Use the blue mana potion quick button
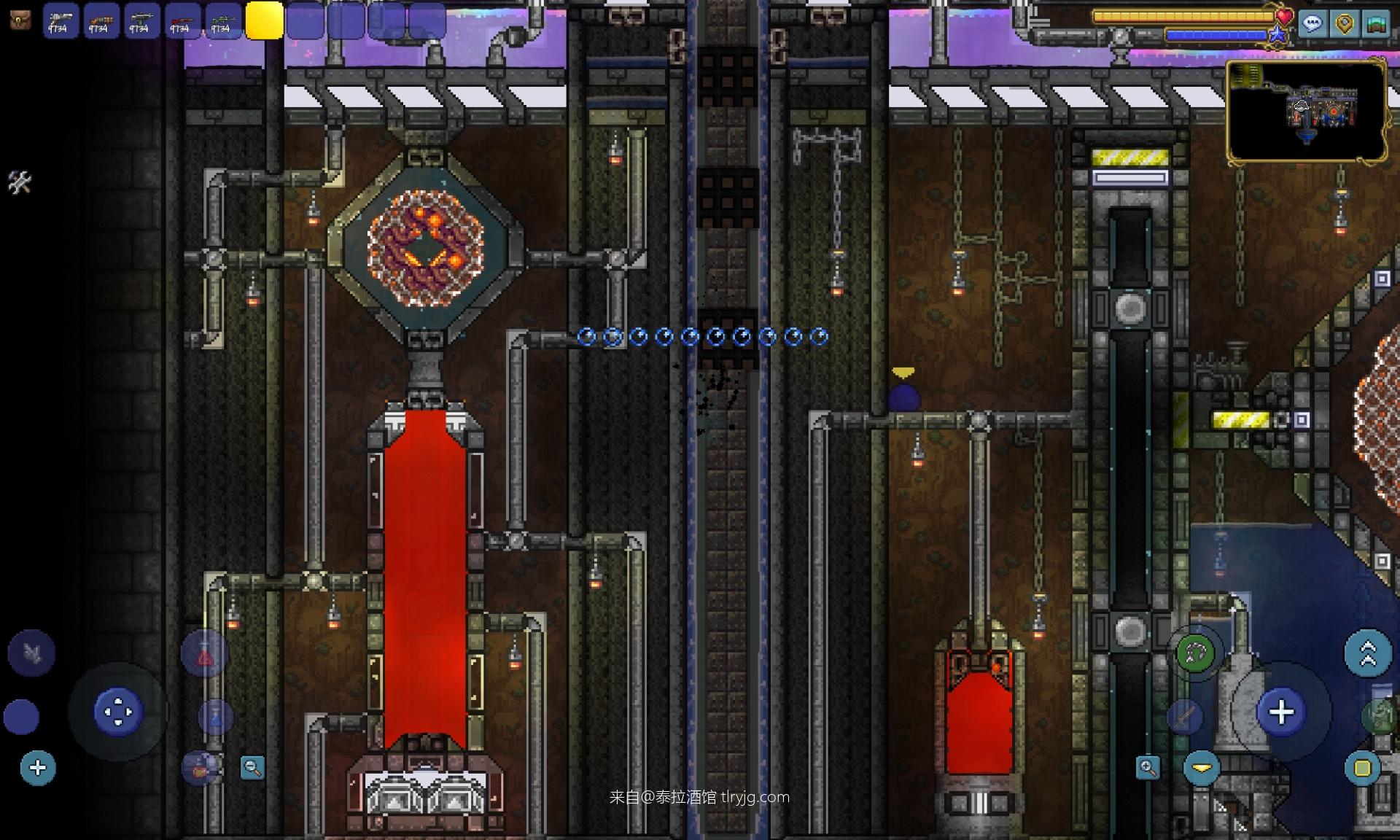The width and height of the screenshot is (1400, 840). 215,717
